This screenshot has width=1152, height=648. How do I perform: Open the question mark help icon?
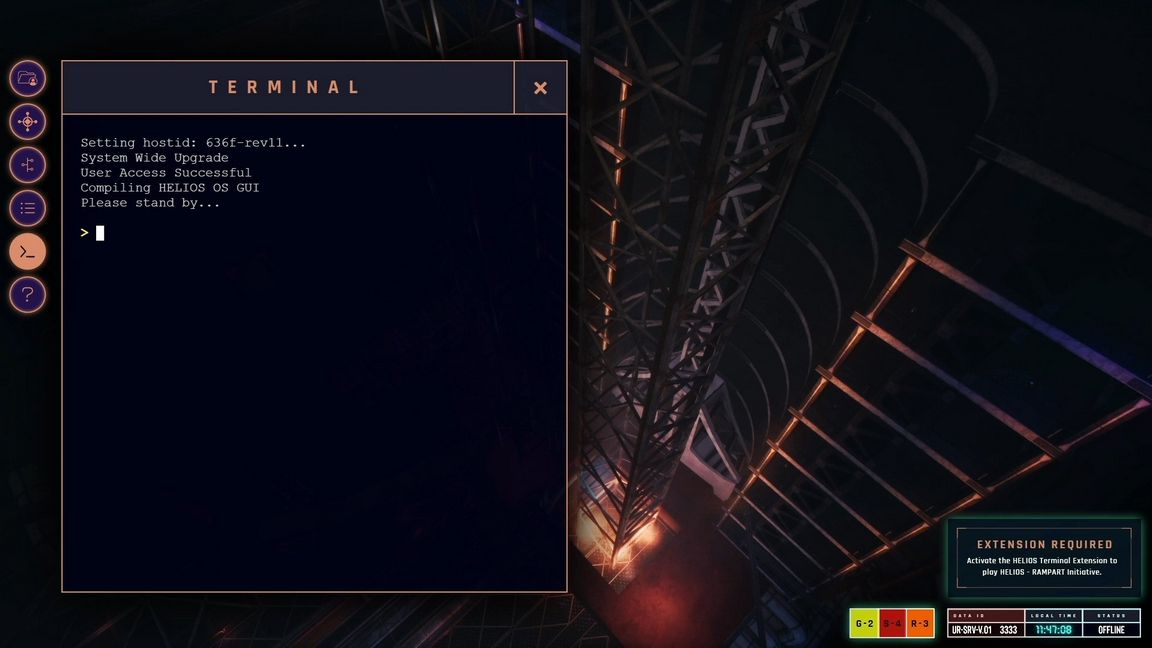coord(28,295)
